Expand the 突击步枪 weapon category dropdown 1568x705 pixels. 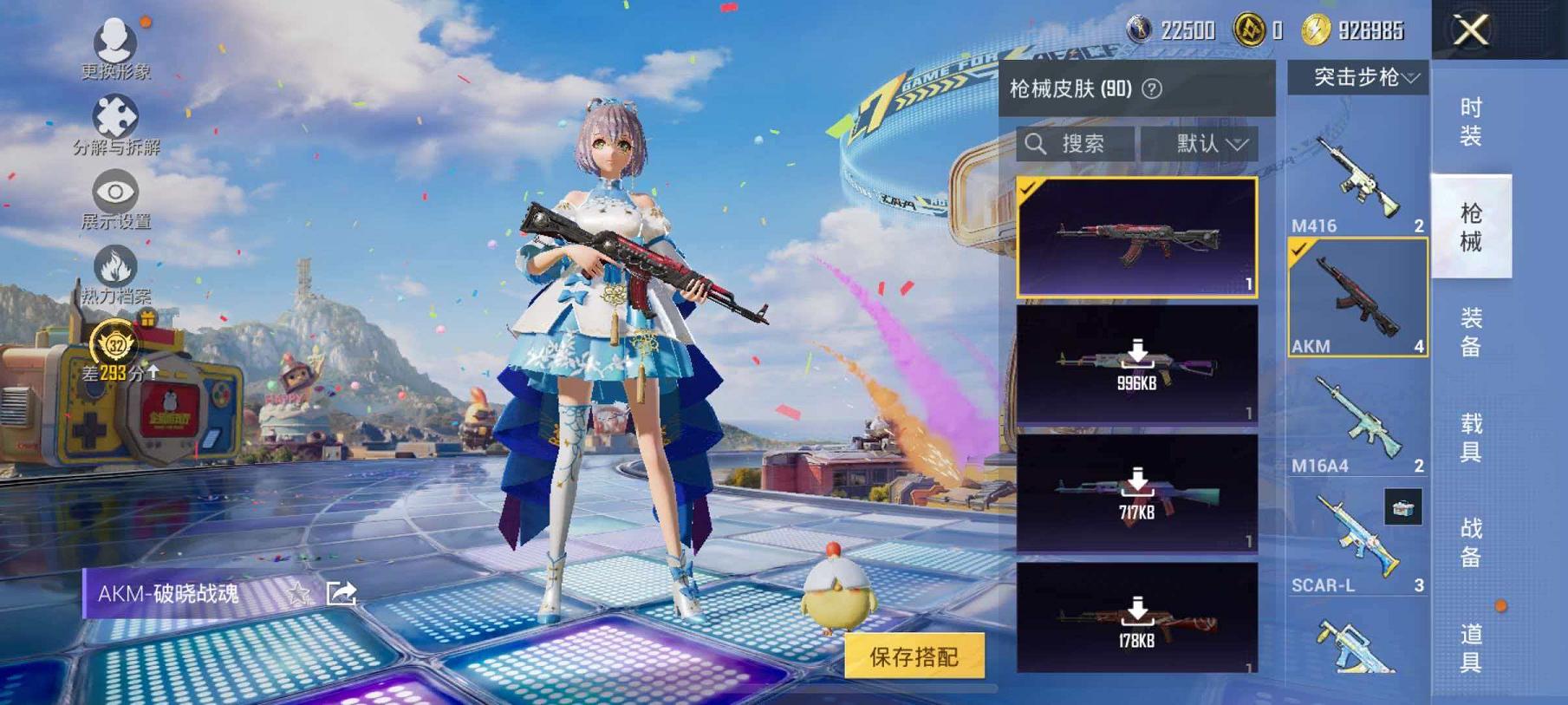pyautogui.click(x=1357, y=76)
